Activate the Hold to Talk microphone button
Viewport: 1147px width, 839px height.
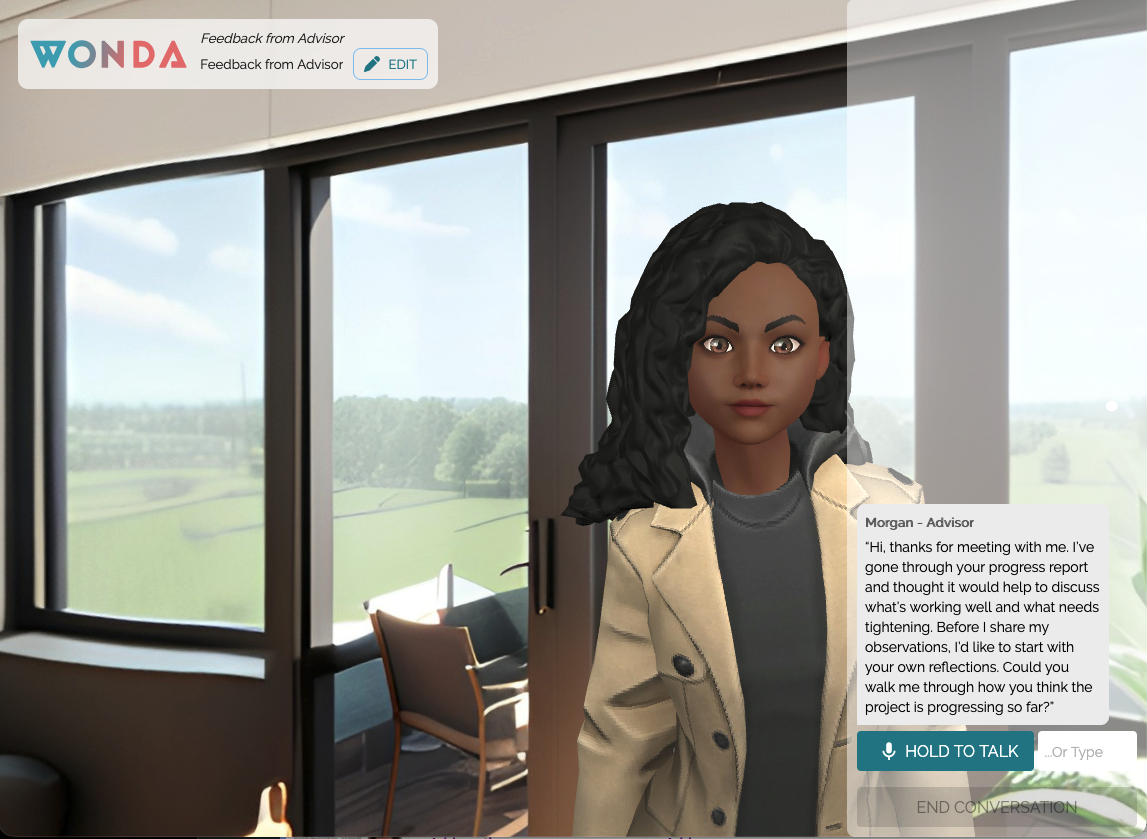pos(945,751)
